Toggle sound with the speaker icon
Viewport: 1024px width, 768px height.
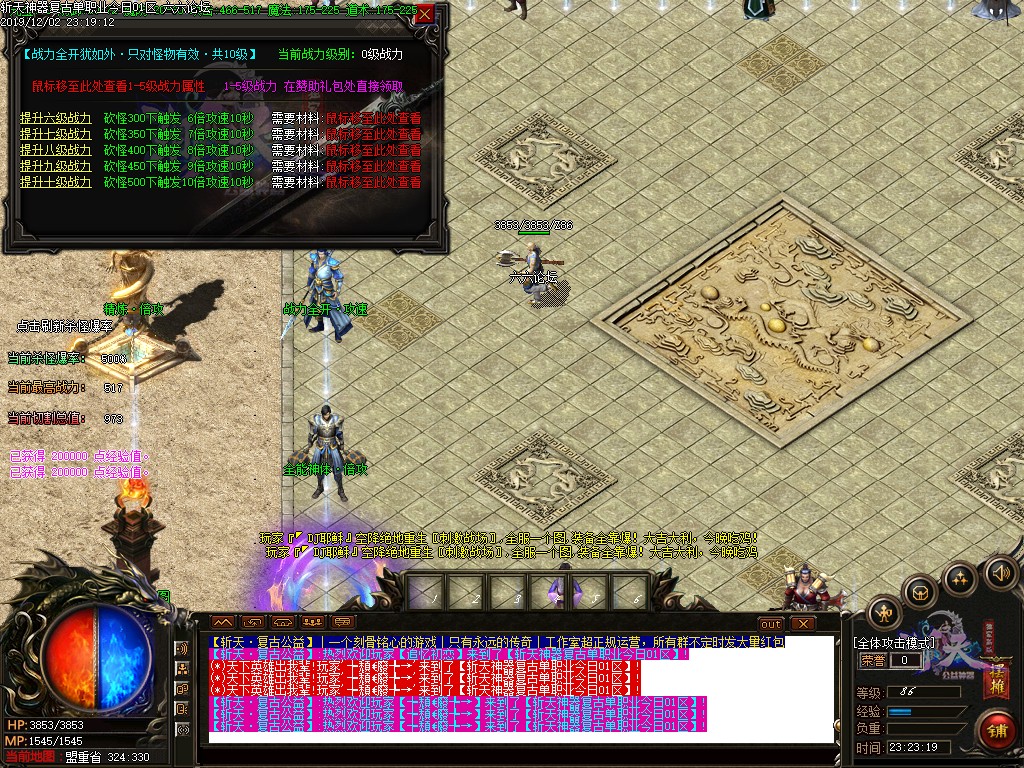[1000, 572]
